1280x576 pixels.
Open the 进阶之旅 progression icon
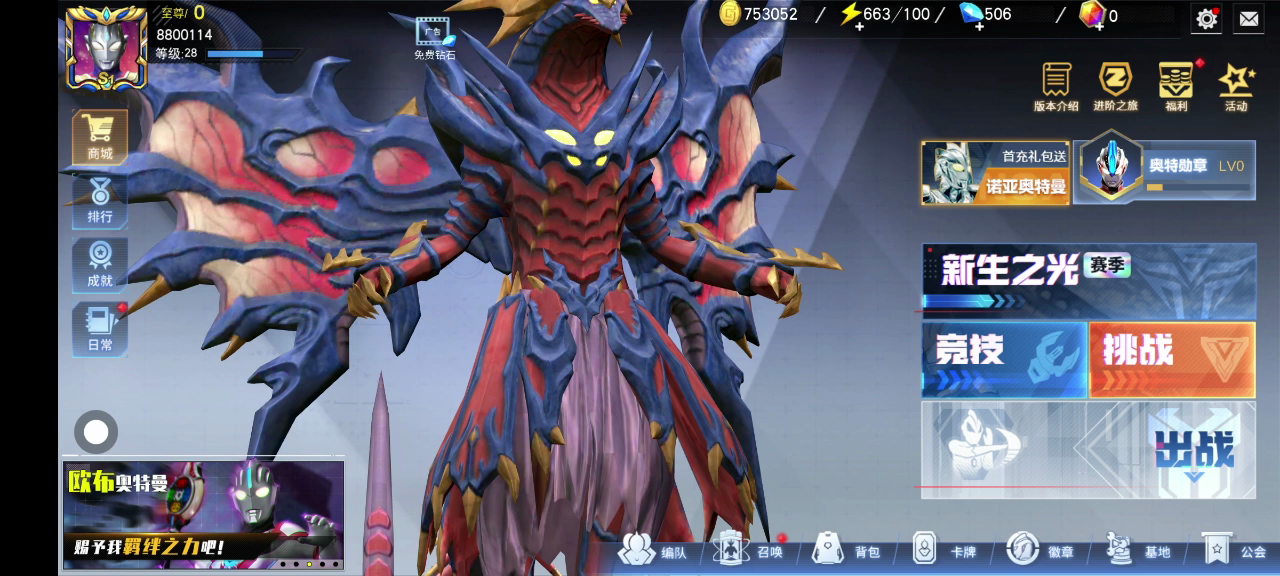tap(1115, 86)
